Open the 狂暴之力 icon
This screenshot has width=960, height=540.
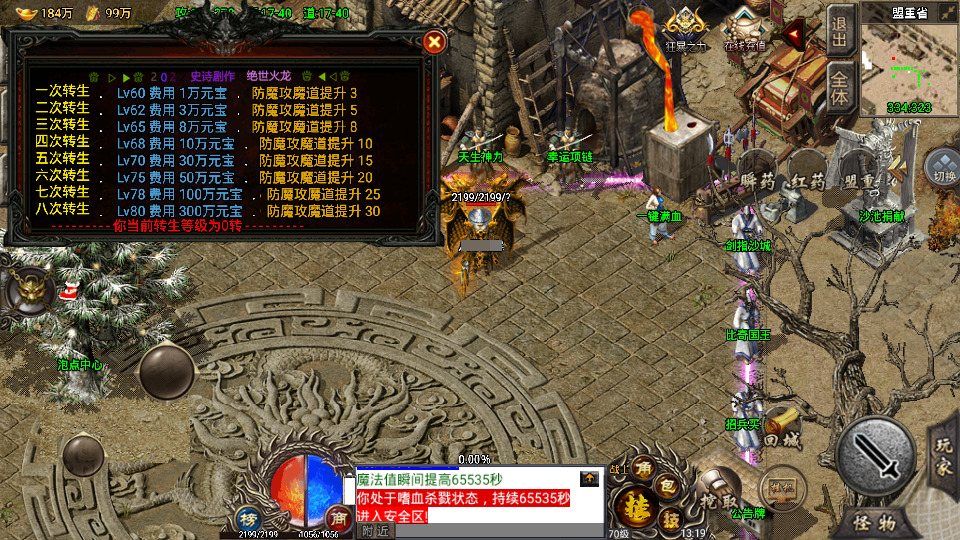pyautogui.click(x=685, y=28)
